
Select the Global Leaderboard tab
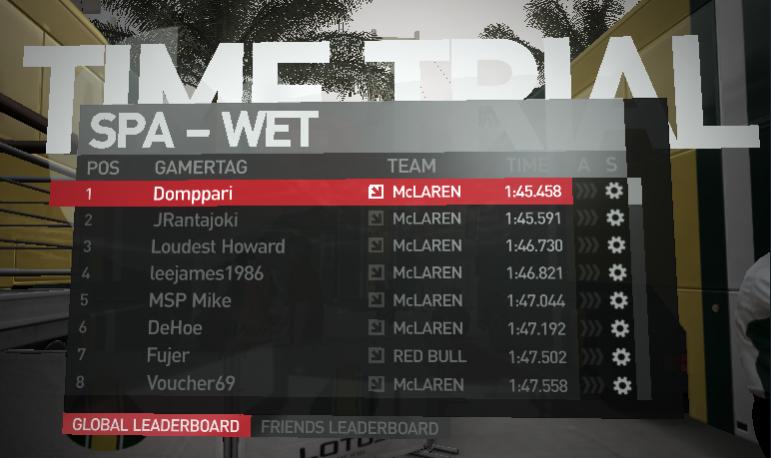(x=156, y=425)
